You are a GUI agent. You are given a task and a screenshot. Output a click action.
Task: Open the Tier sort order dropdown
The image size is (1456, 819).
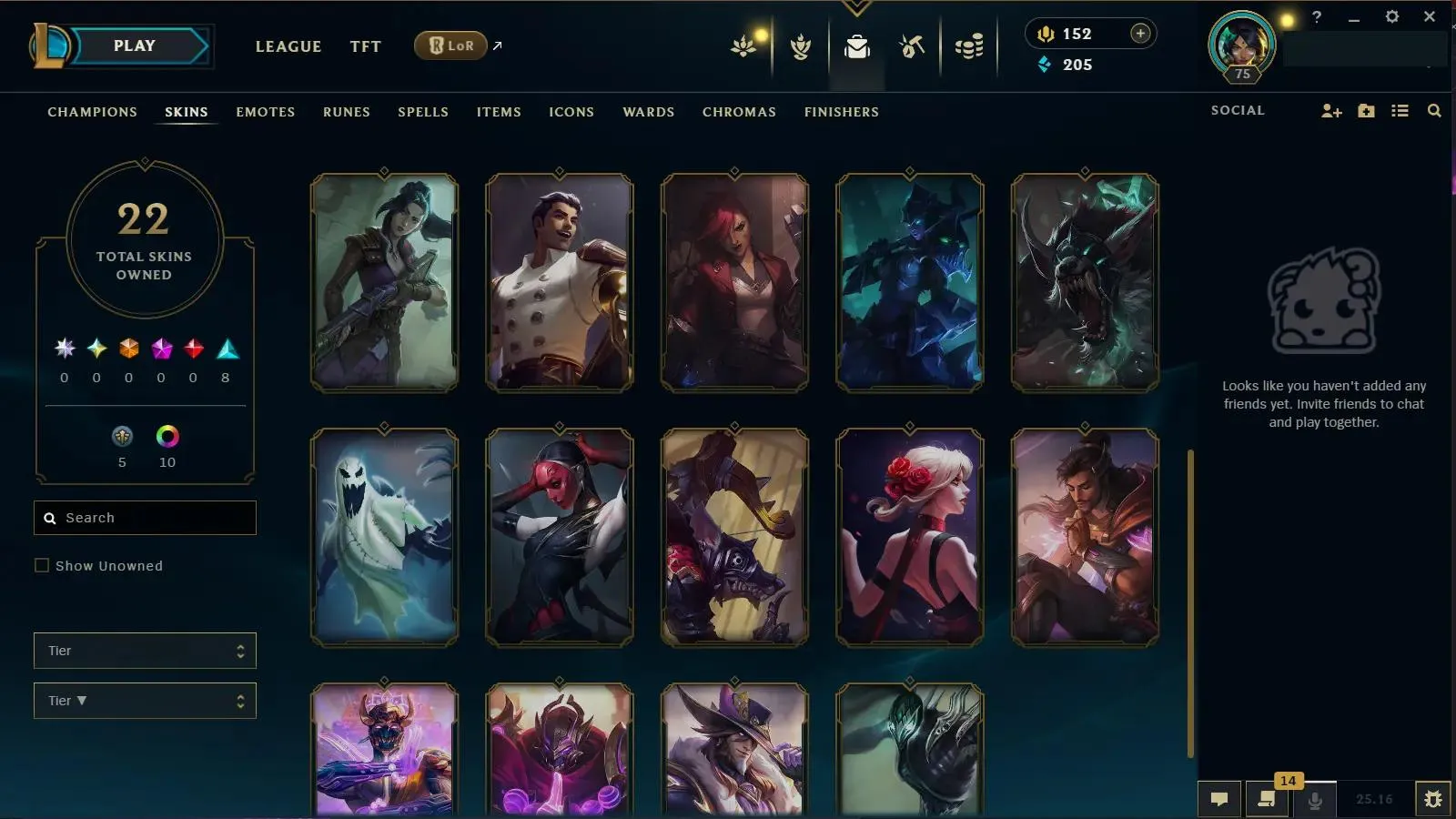pyautogui.click(x=145, y=700)
